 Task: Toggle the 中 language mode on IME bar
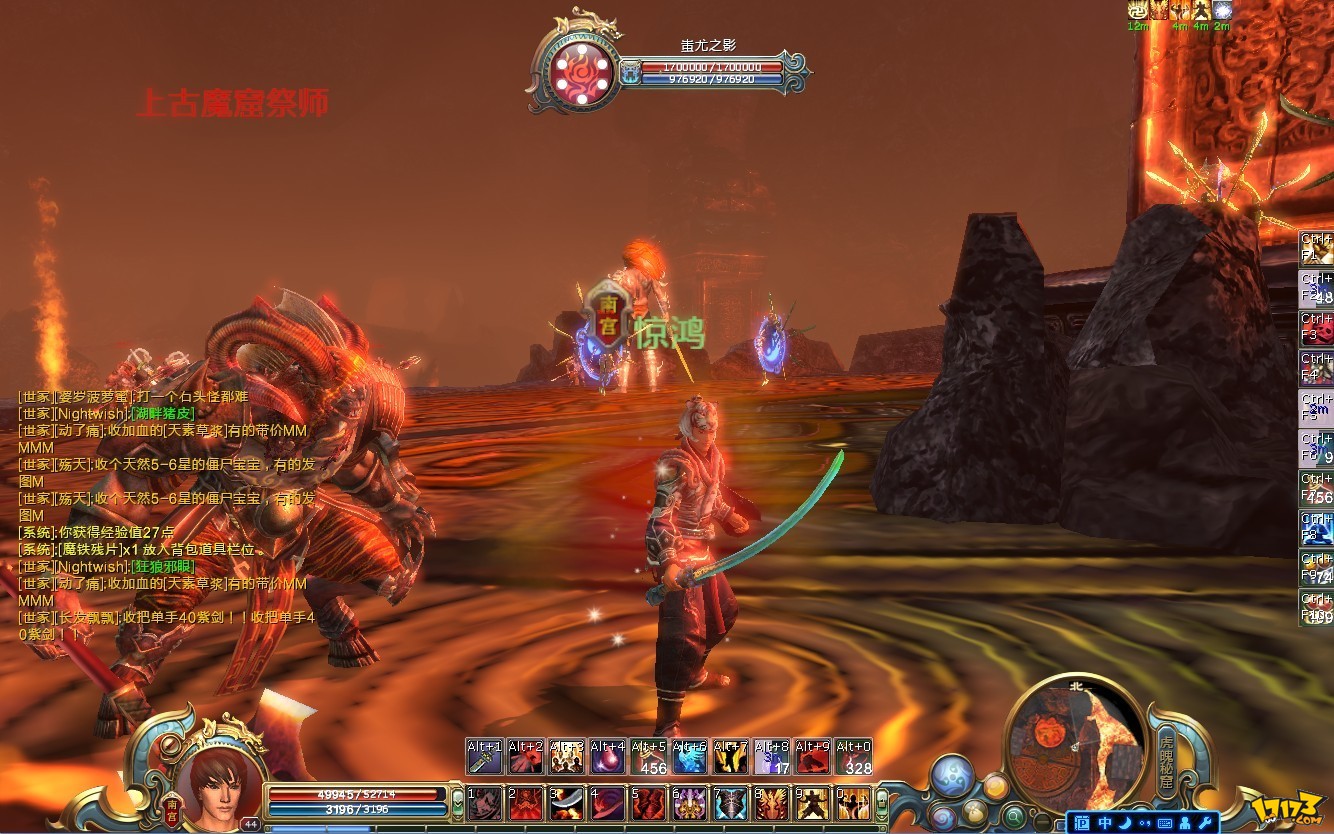[1105, 822]
